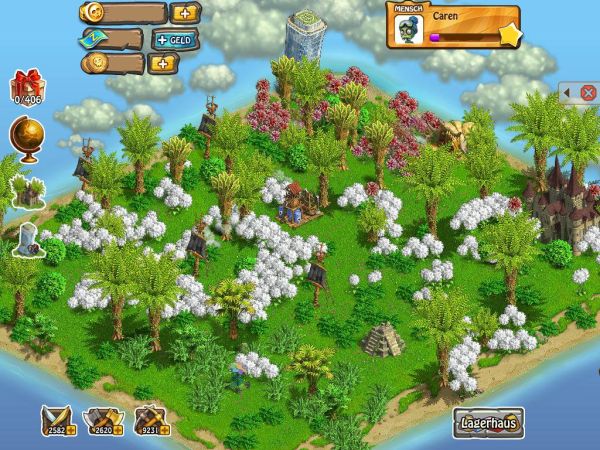The image size is (600, 450).
Task: Click the gold star level icon
Action: [x=509, y=37]
